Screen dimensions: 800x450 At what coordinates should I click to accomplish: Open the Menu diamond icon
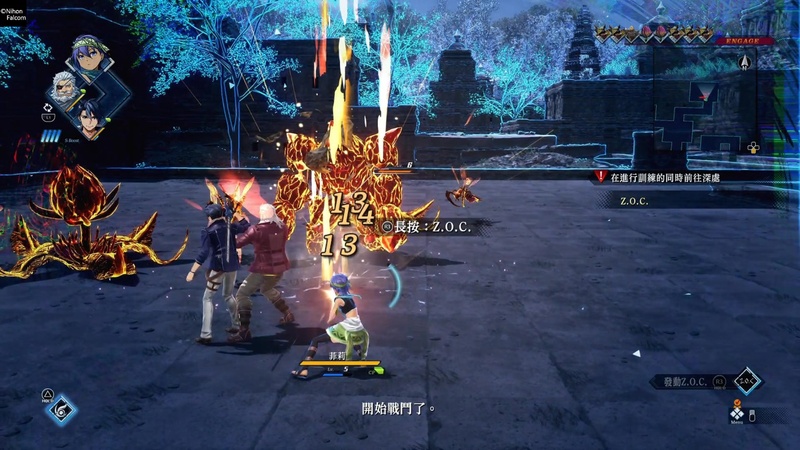point(737,411)
